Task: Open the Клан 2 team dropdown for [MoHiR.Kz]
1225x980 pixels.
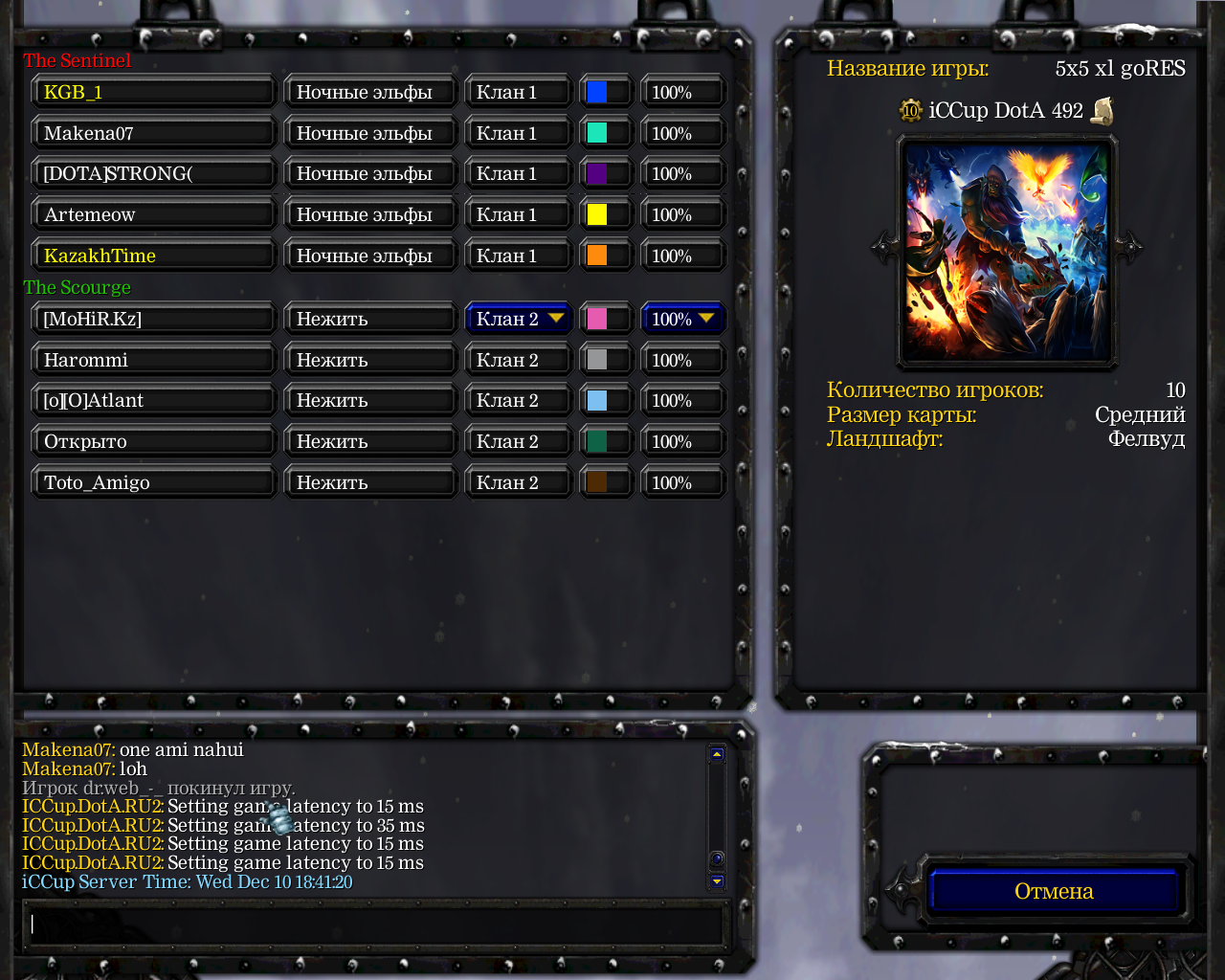Action: (x=518, y=319)
